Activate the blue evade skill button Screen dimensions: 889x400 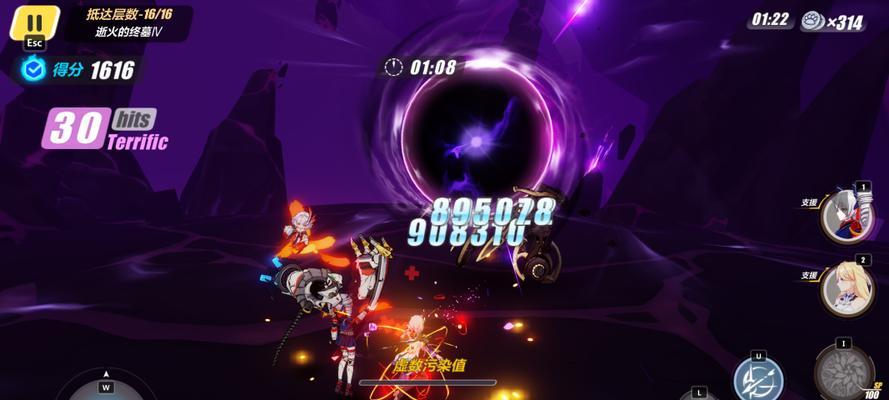758,381
